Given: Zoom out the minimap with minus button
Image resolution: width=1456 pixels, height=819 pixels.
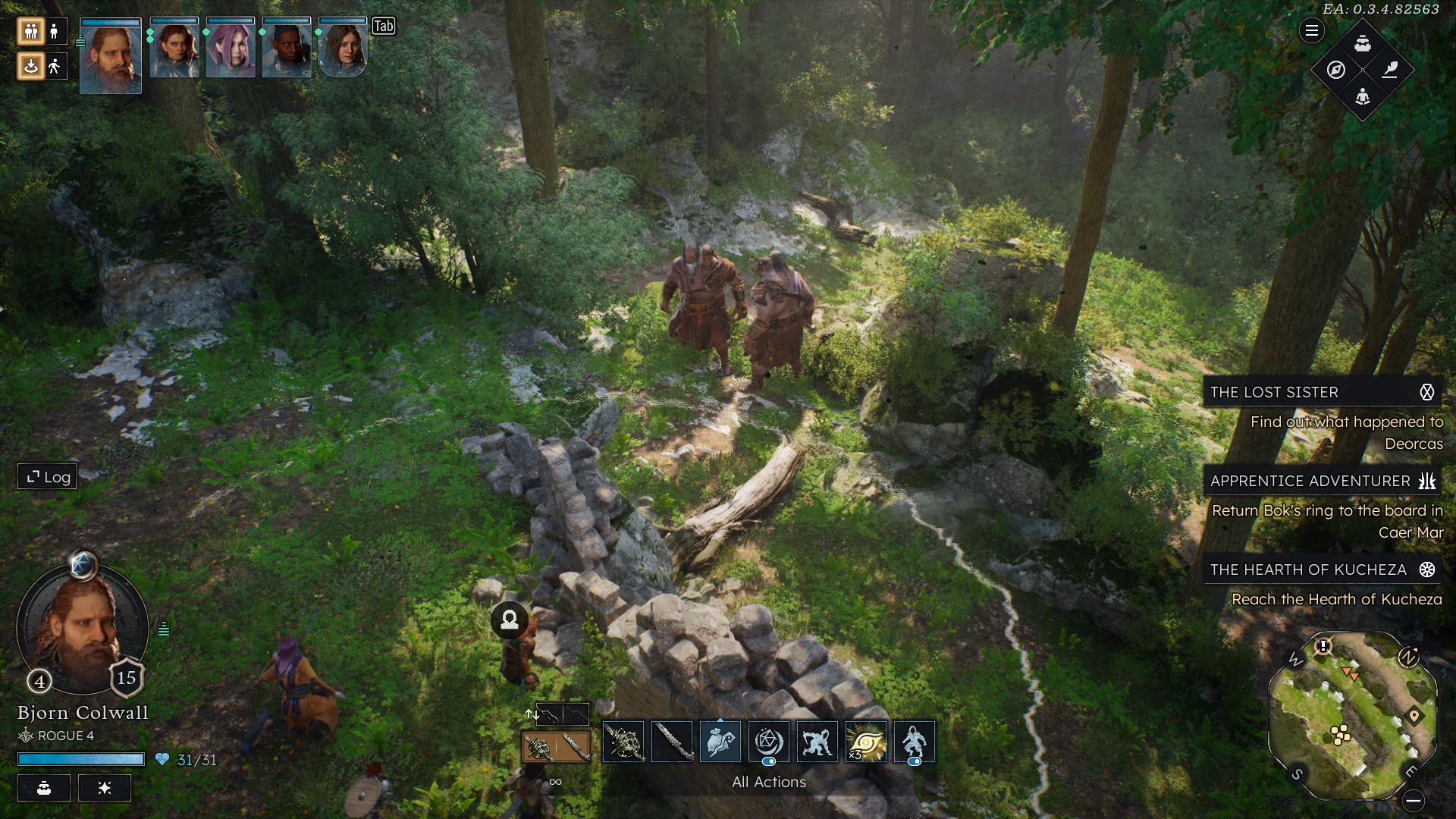Looking at the screenshot, I should [x=1413, y=800].
